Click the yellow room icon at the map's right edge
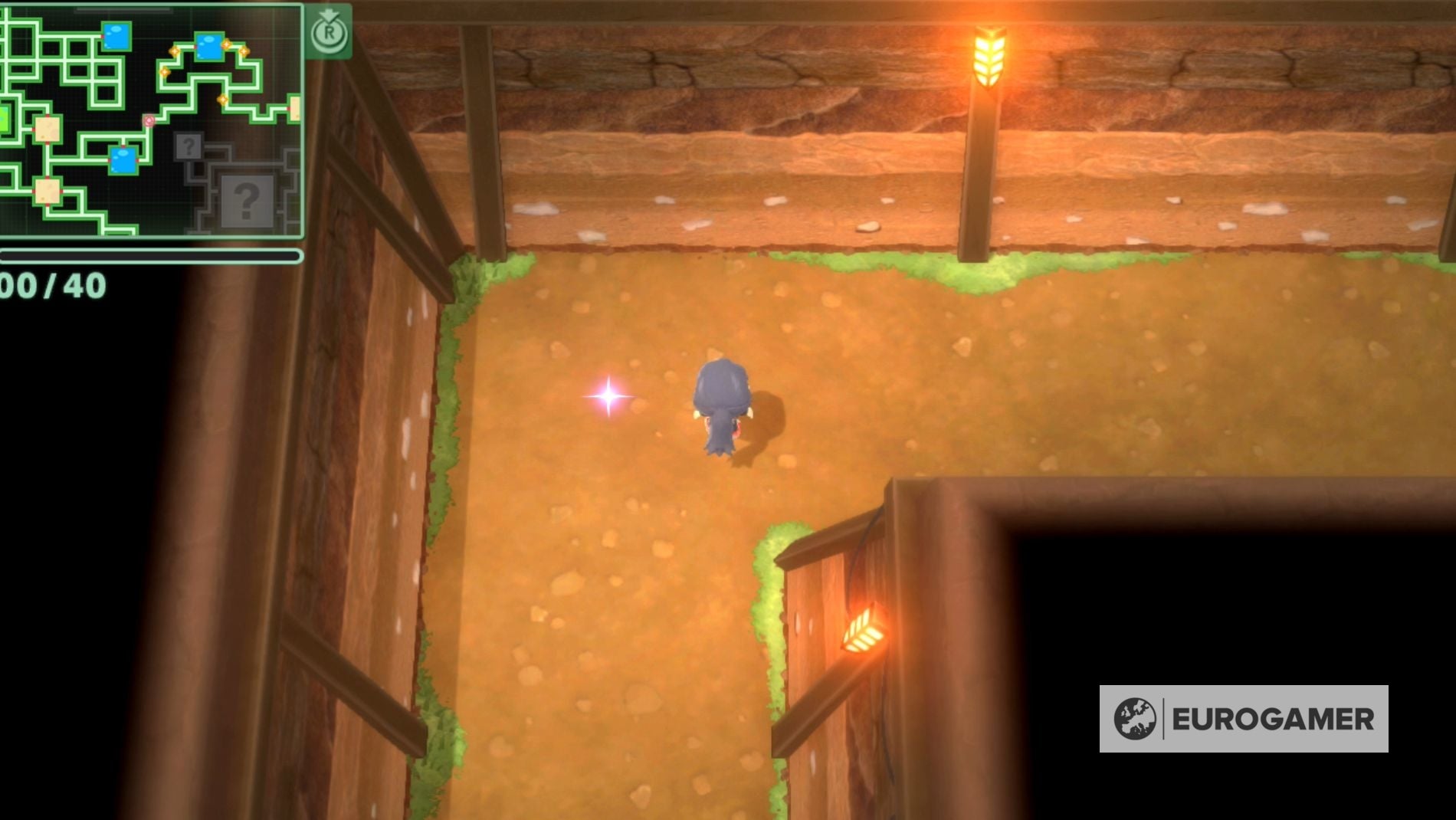The width and height of the screenshot is (1456, 820). 294,107
